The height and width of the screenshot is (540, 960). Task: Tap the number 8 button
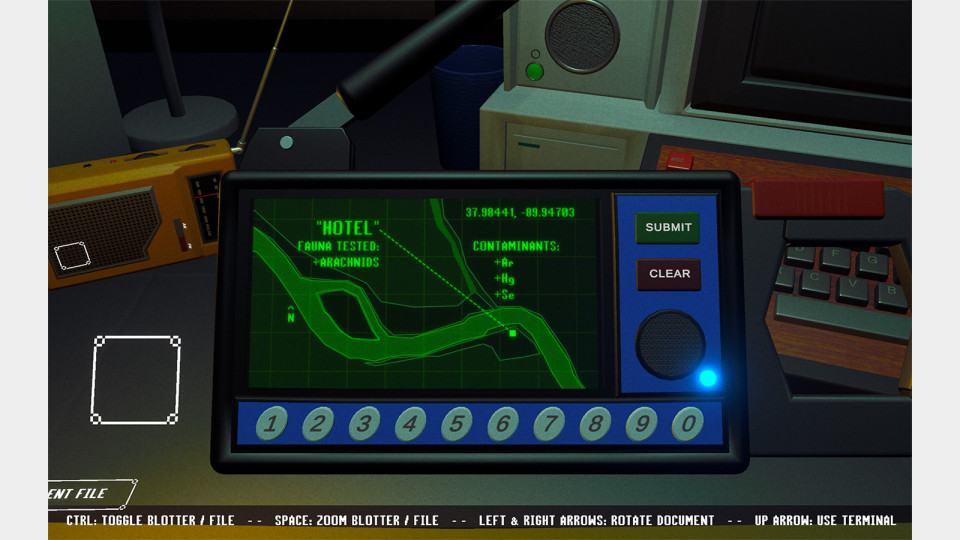[595, 424]
